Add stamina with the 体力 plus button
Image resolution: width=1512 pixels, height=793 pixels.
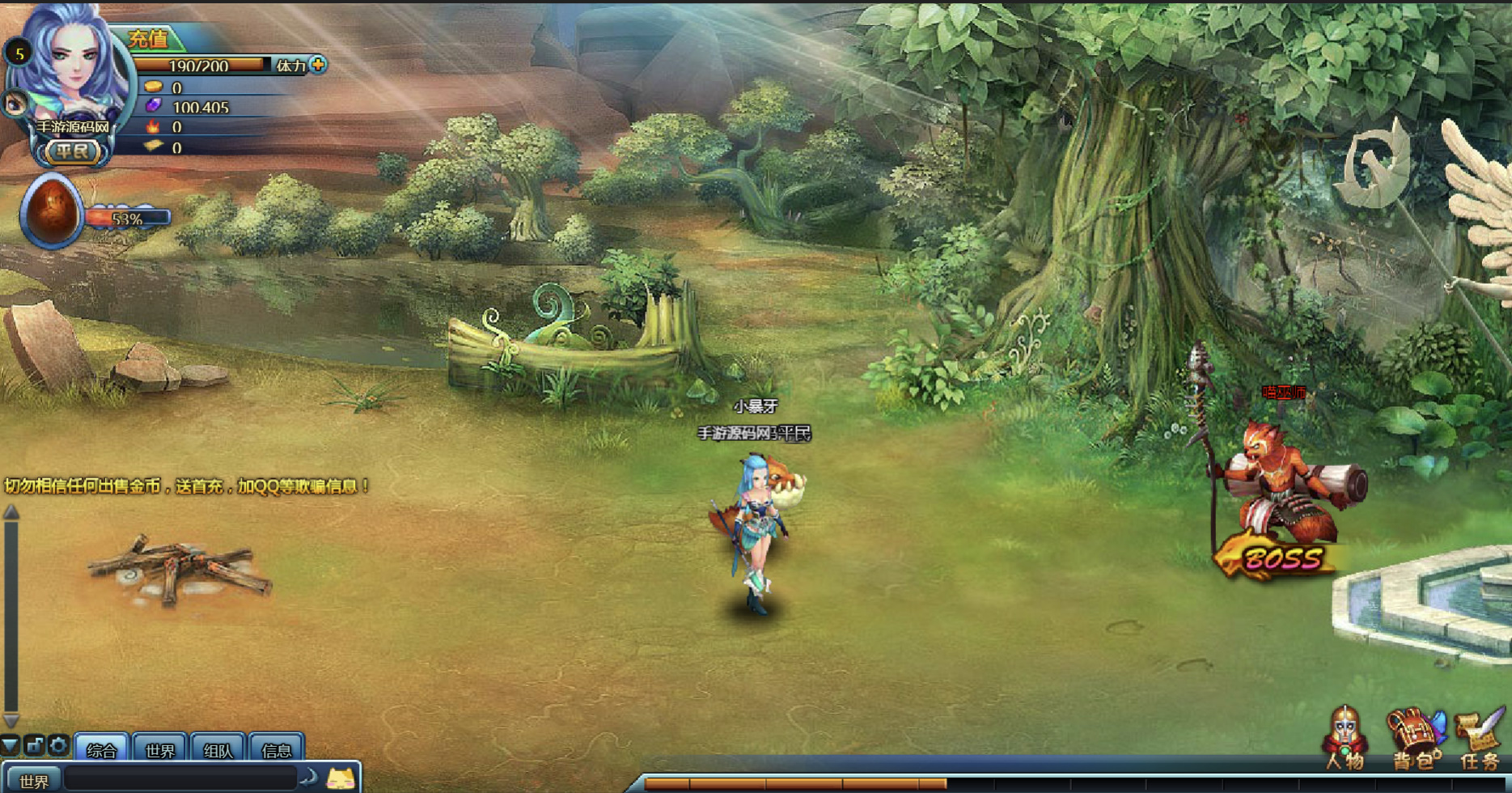pos(318,65)
